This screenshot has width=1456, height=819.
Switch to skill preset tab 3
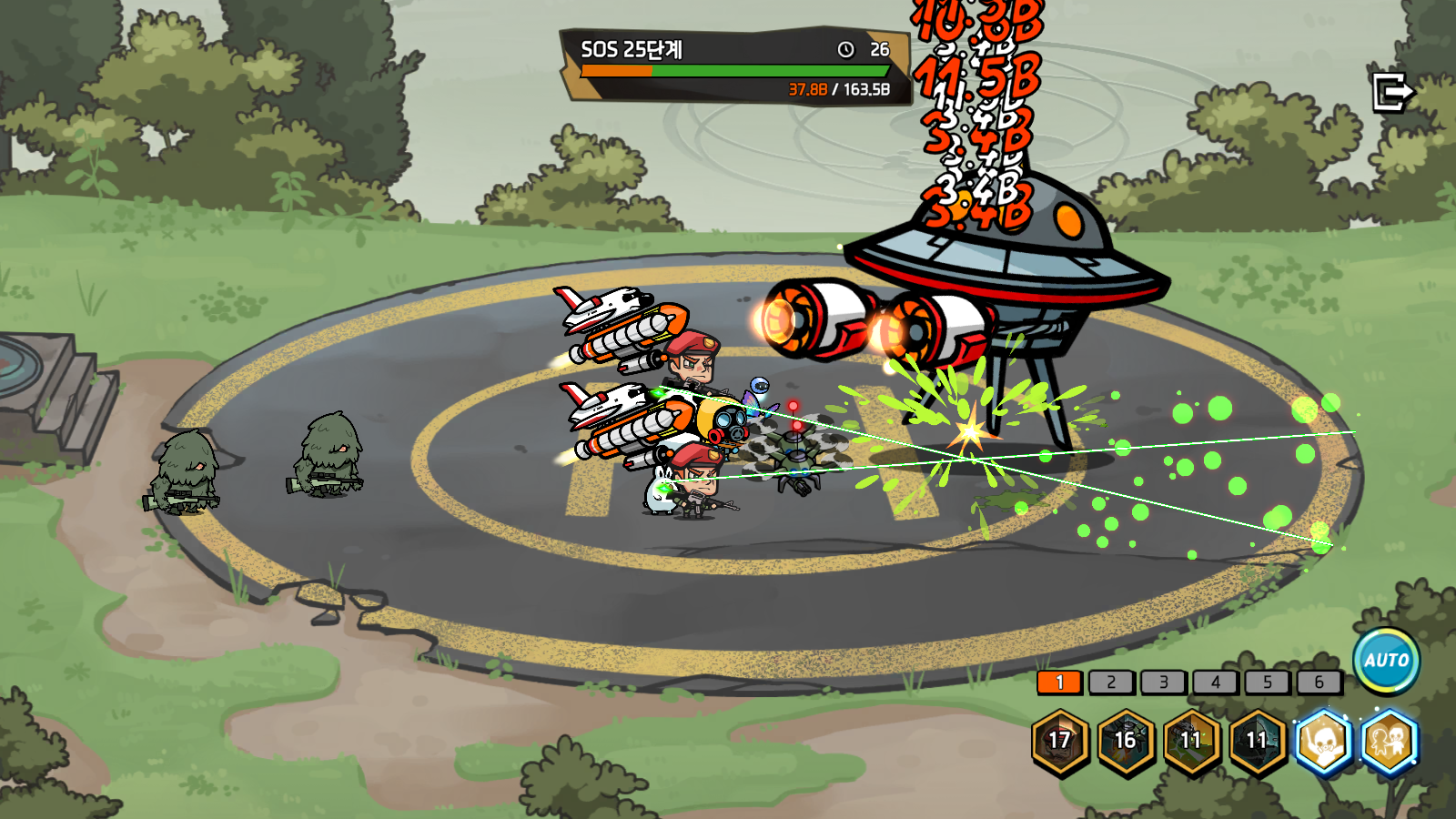(x=1163, y=682)
